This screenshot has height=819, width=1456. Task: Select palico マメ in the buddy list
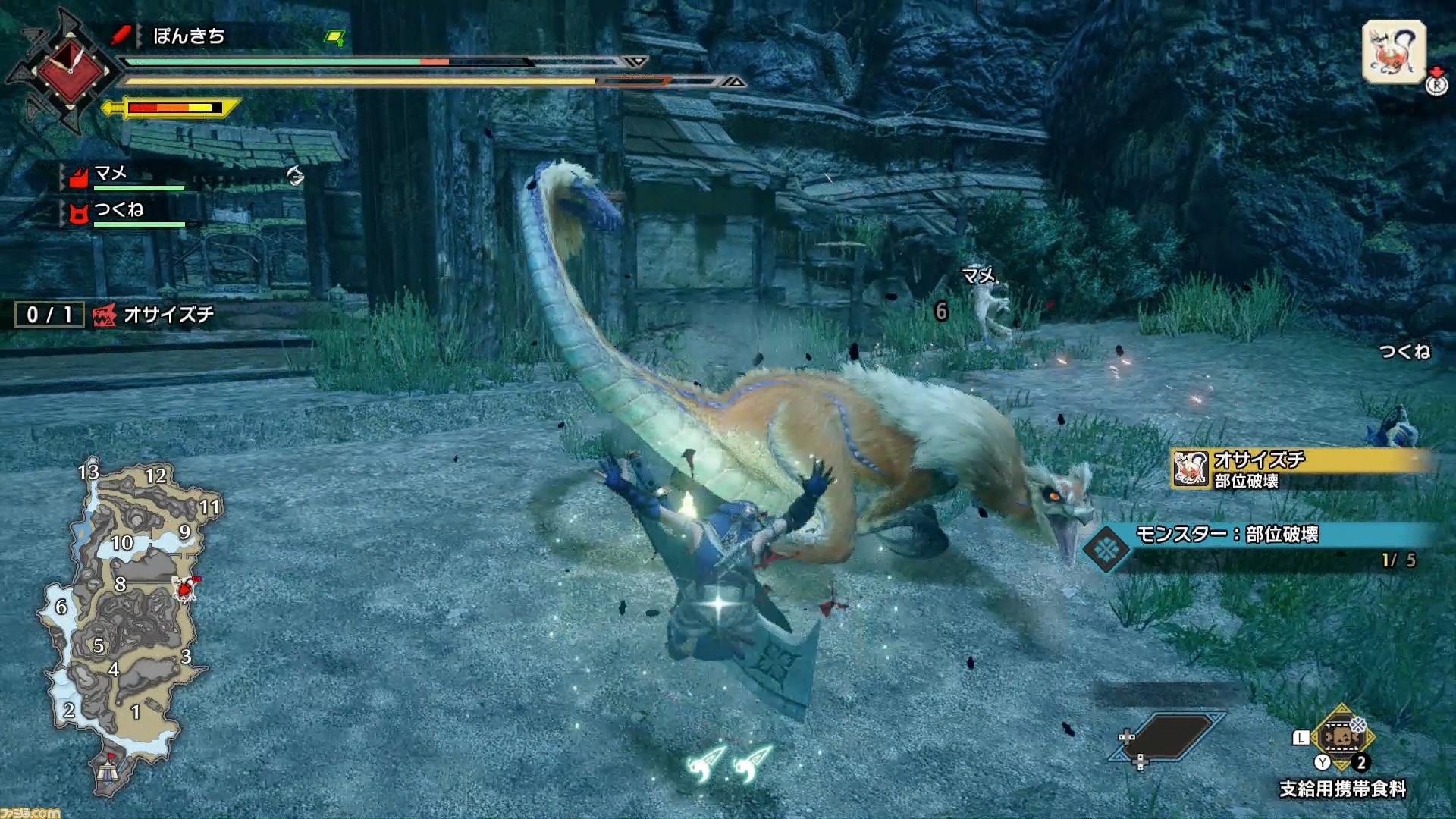point(111,175)
